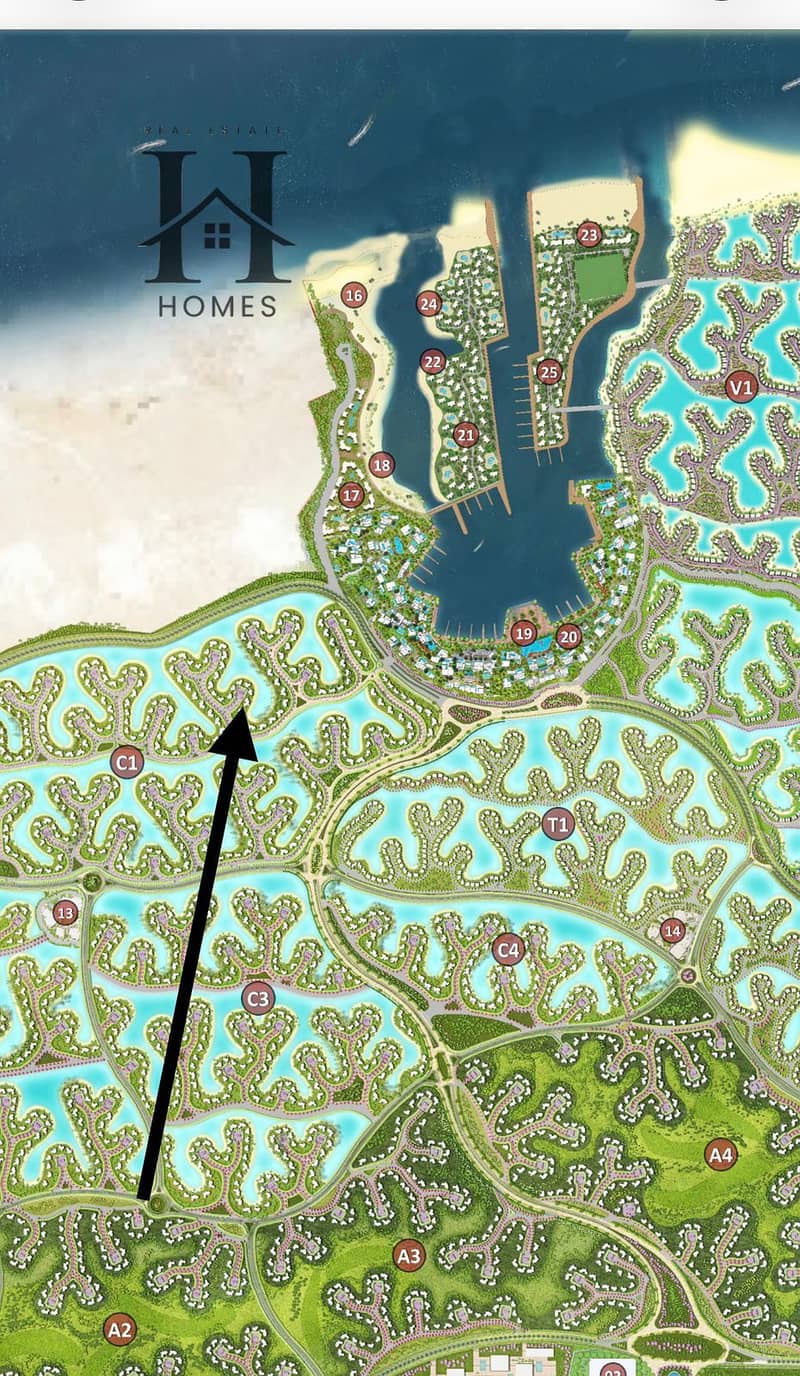Image resolution: width=800 pixels, height=1376 pixels.
Task: Choose map marker 17
Action: [351, 494]
